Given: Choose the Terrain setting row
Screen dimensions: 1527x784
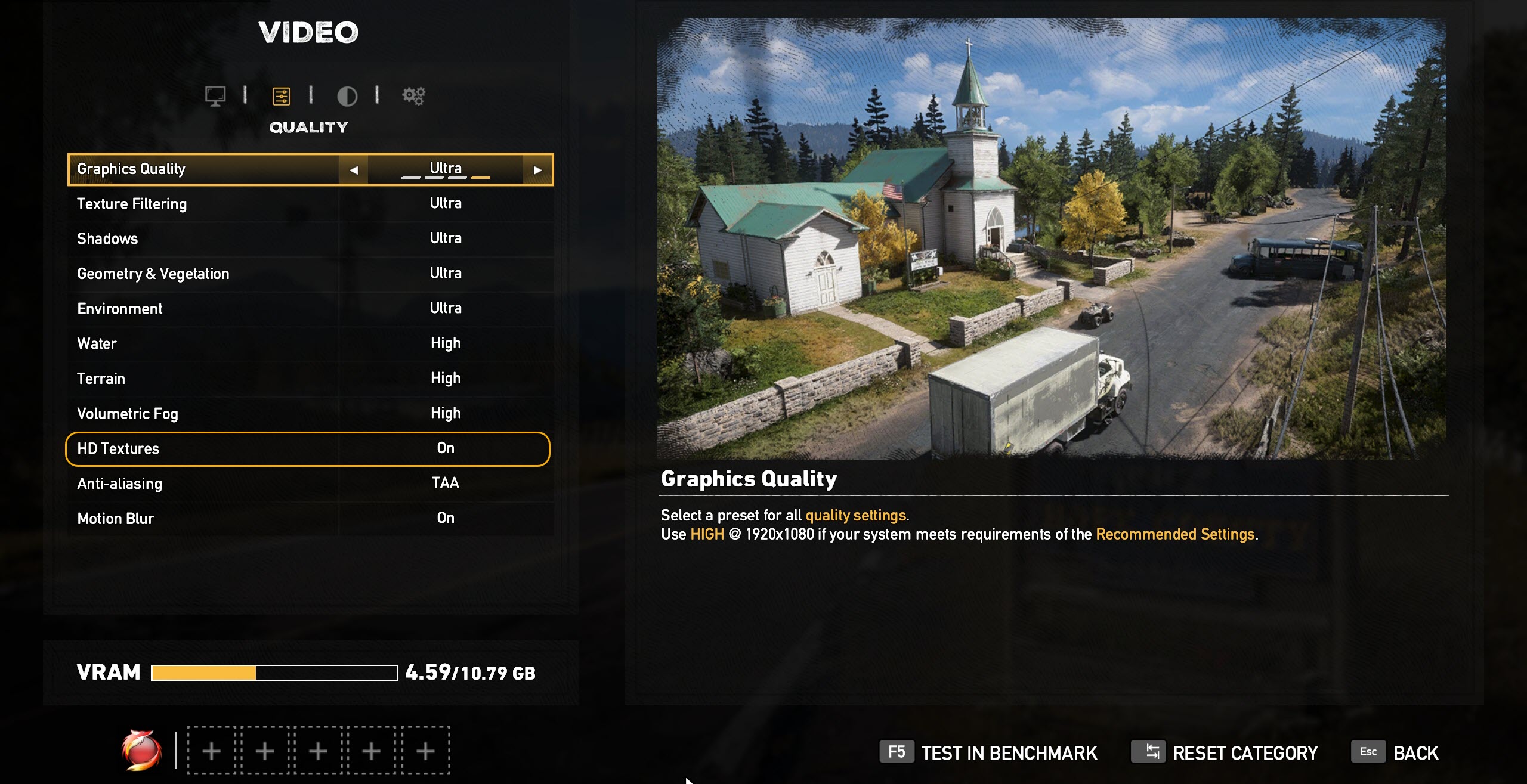Looking at the screenshot, I should pyautogui.click(x=310, y=379).
